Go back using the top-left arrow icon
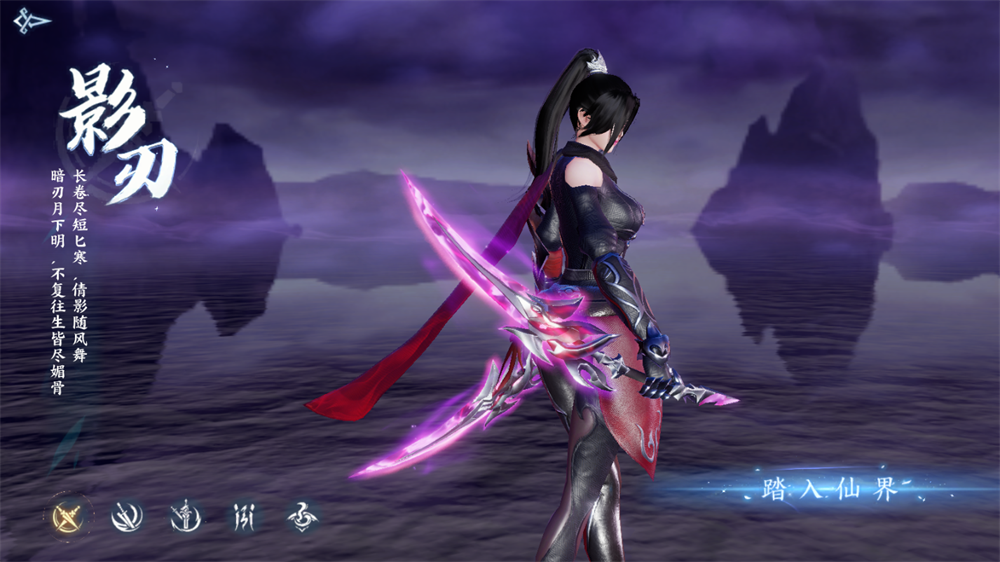The image size is (1000, 562). (32, 21)
